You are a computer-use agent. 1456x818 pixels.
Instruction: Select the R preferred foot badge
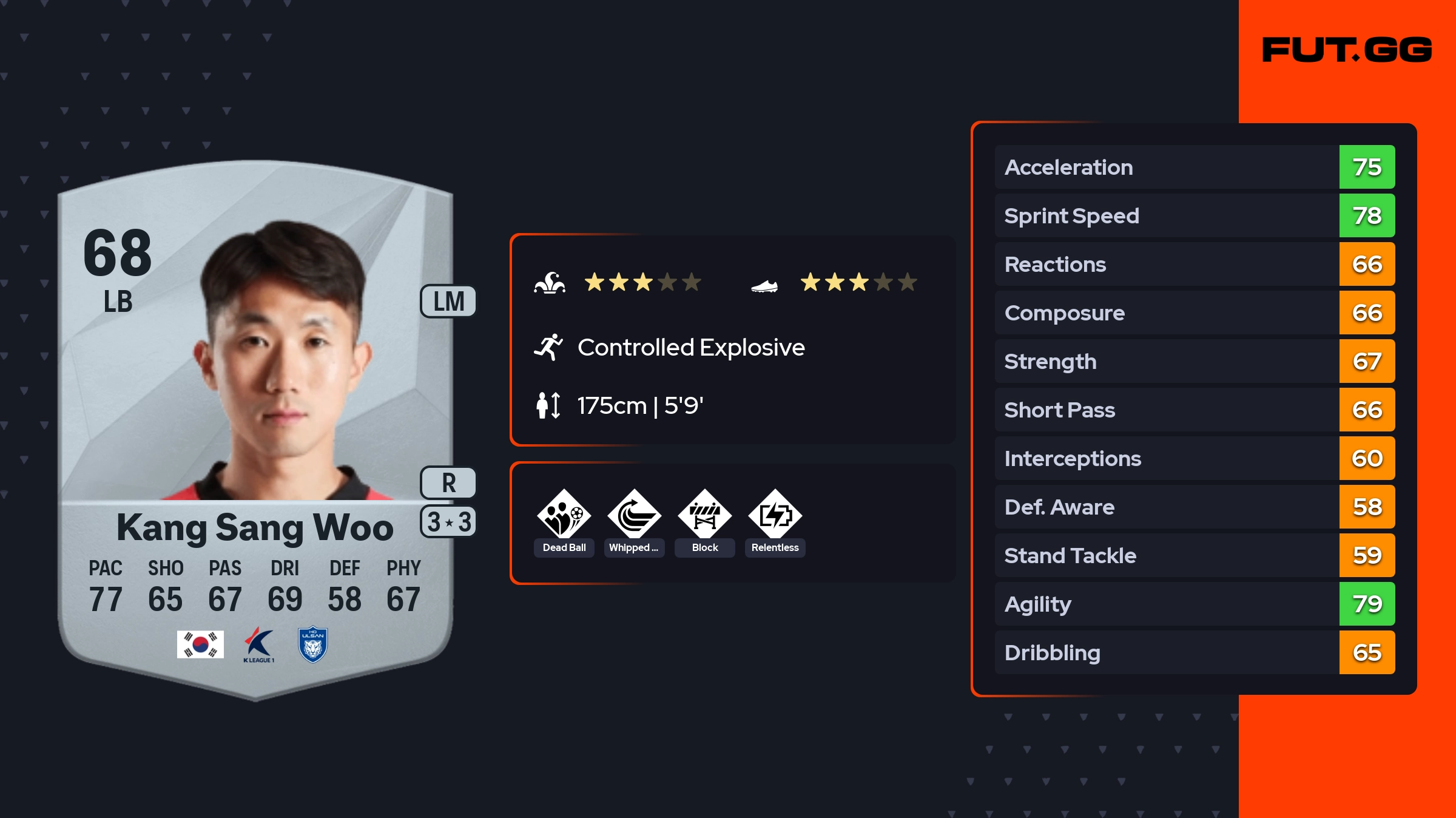coord(448,483)
